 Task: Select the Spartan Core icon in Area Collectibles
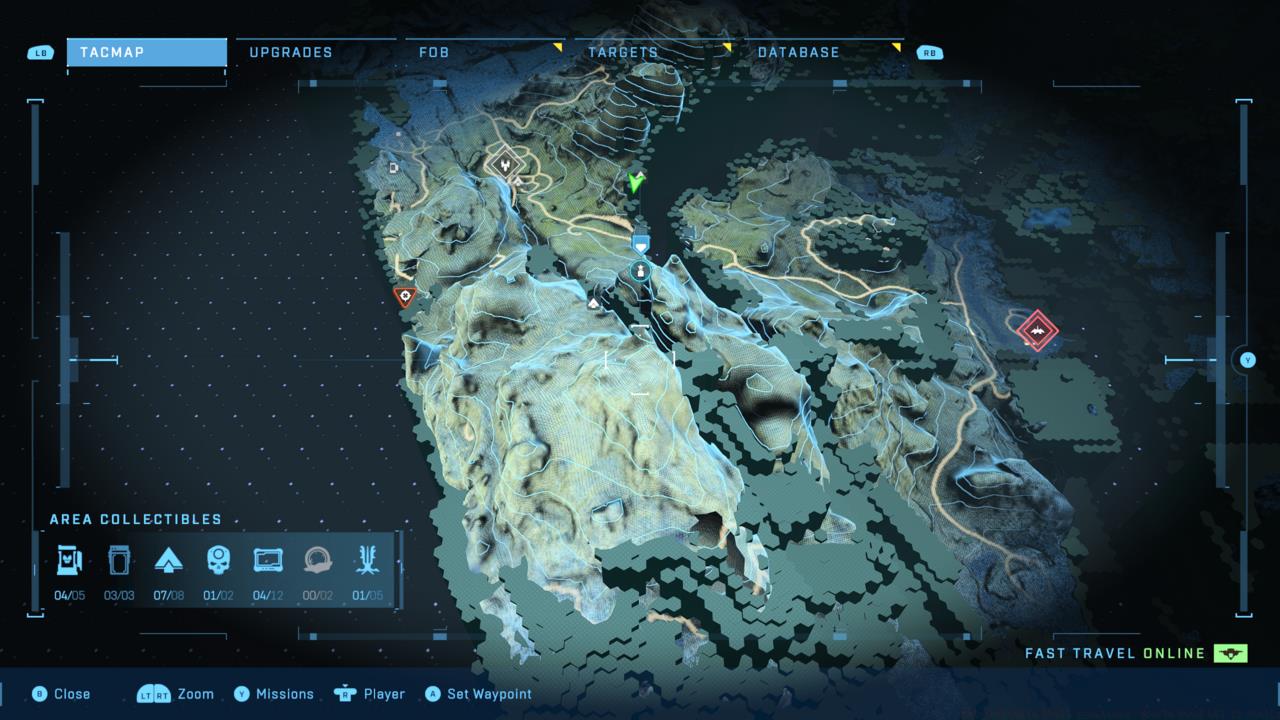pyautogui.click(x=168, y=561)
